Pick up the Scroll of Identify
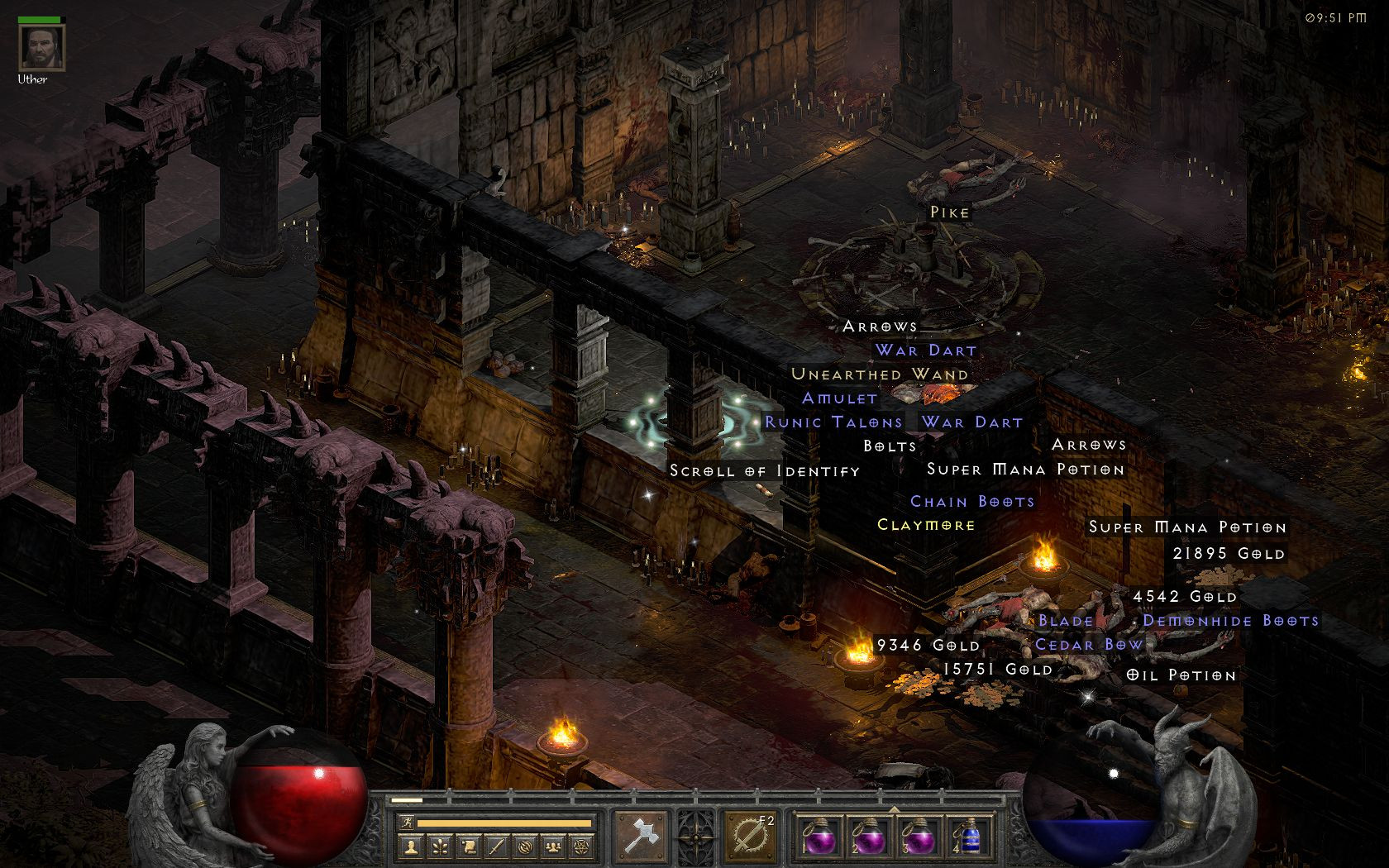 pos(766,470)
